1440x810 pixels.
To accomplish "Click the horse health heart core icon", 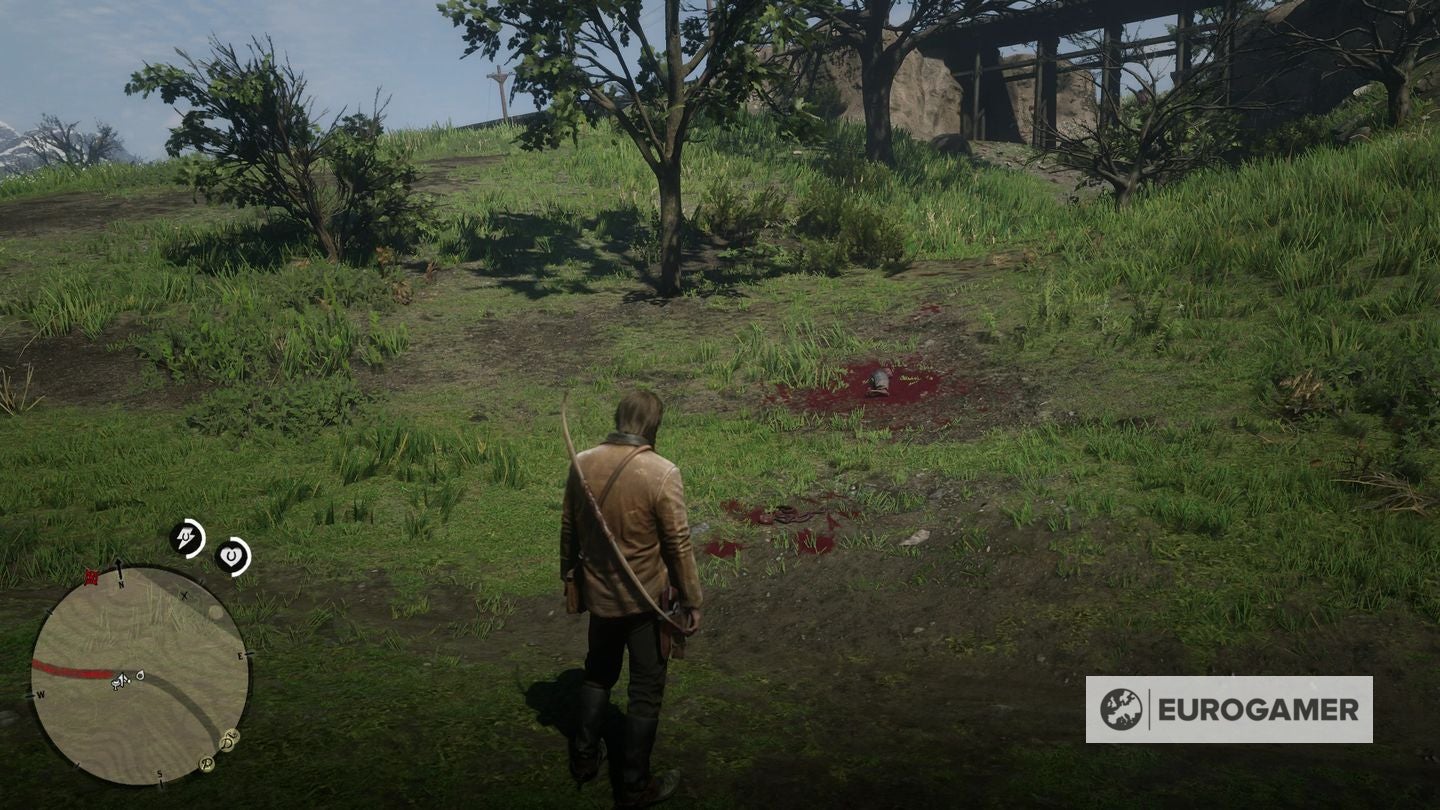I will 231,556.
